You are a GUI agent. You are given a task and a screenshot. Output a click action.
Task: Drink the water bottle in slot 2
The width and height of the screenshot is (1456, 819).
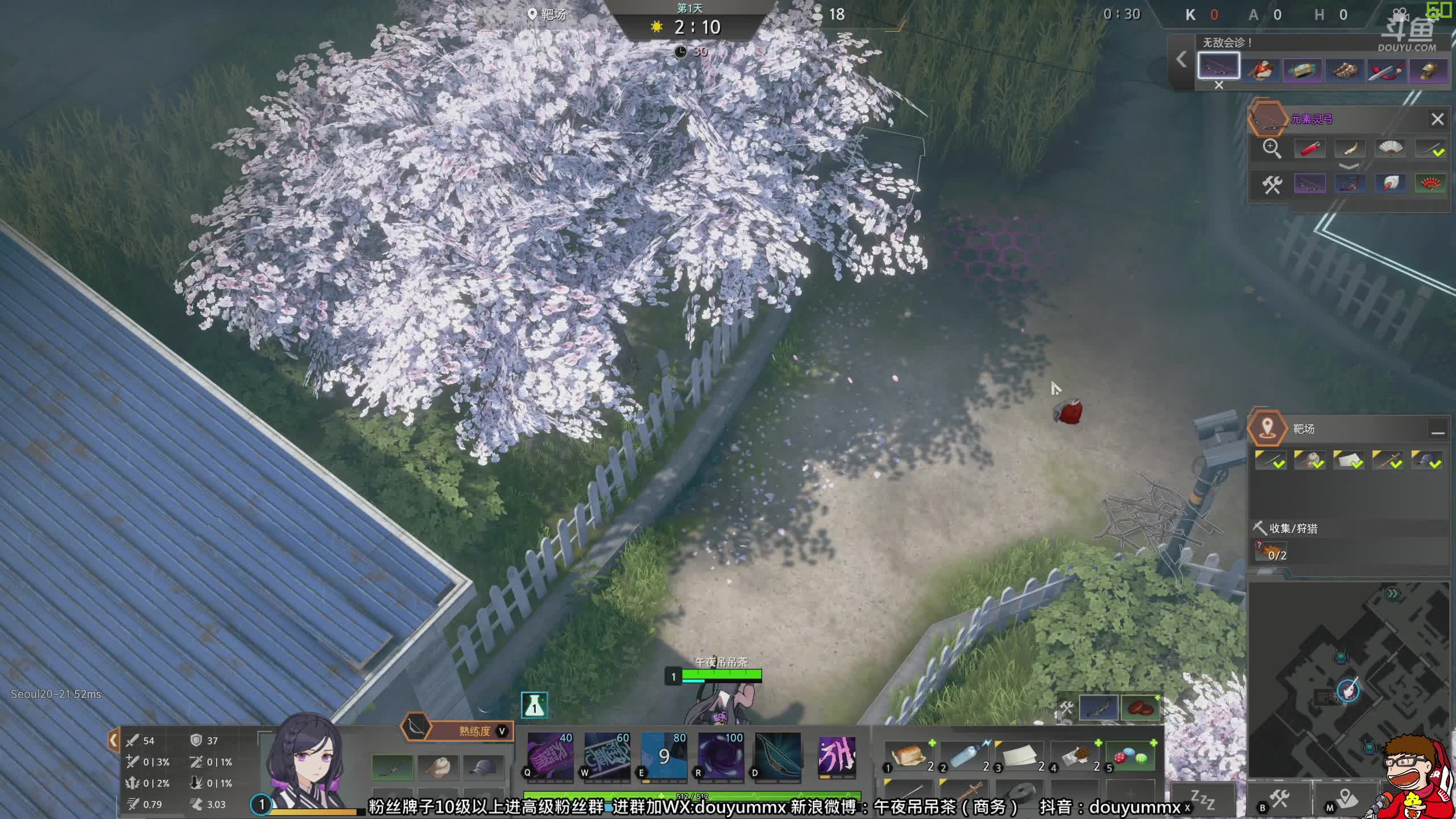click(965, 756)
